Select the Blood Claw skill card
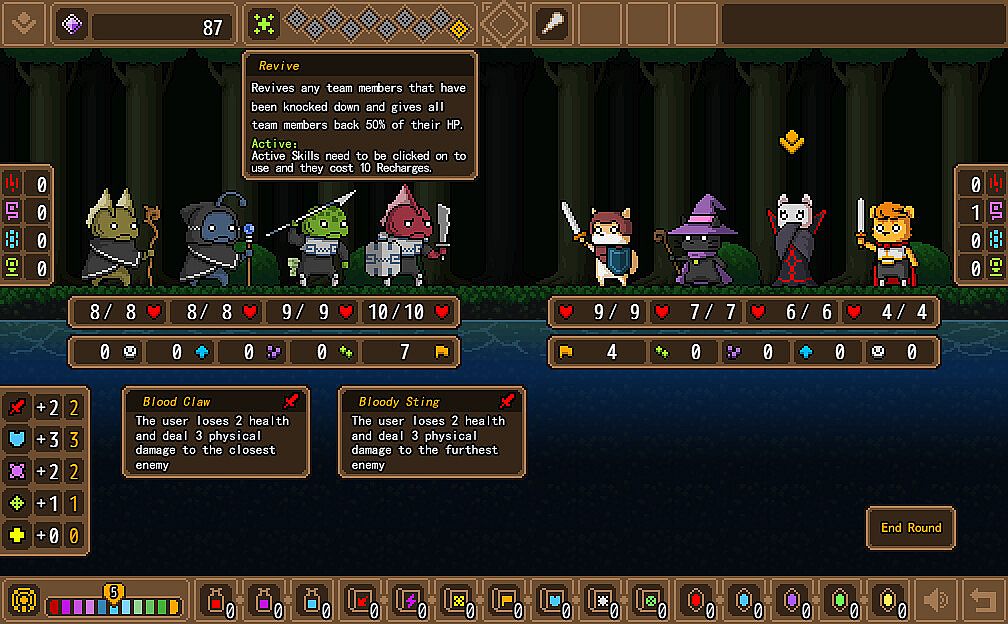Screen dimensions: 1008x624 216,432
